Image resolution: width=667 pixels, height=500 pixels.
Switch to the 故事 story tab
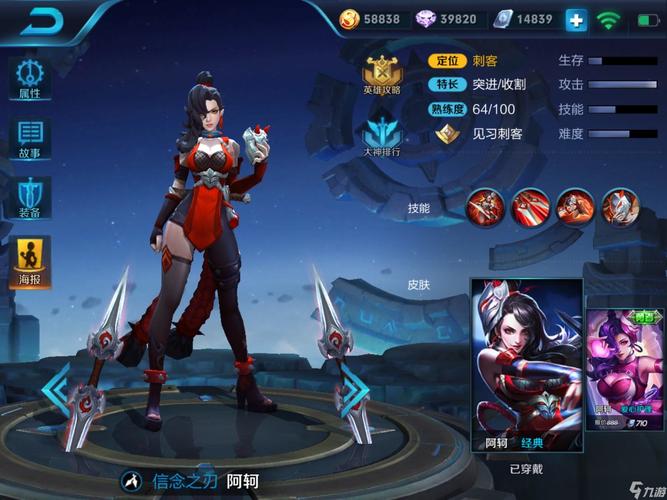pyautogui.click(x=30, y=139)
